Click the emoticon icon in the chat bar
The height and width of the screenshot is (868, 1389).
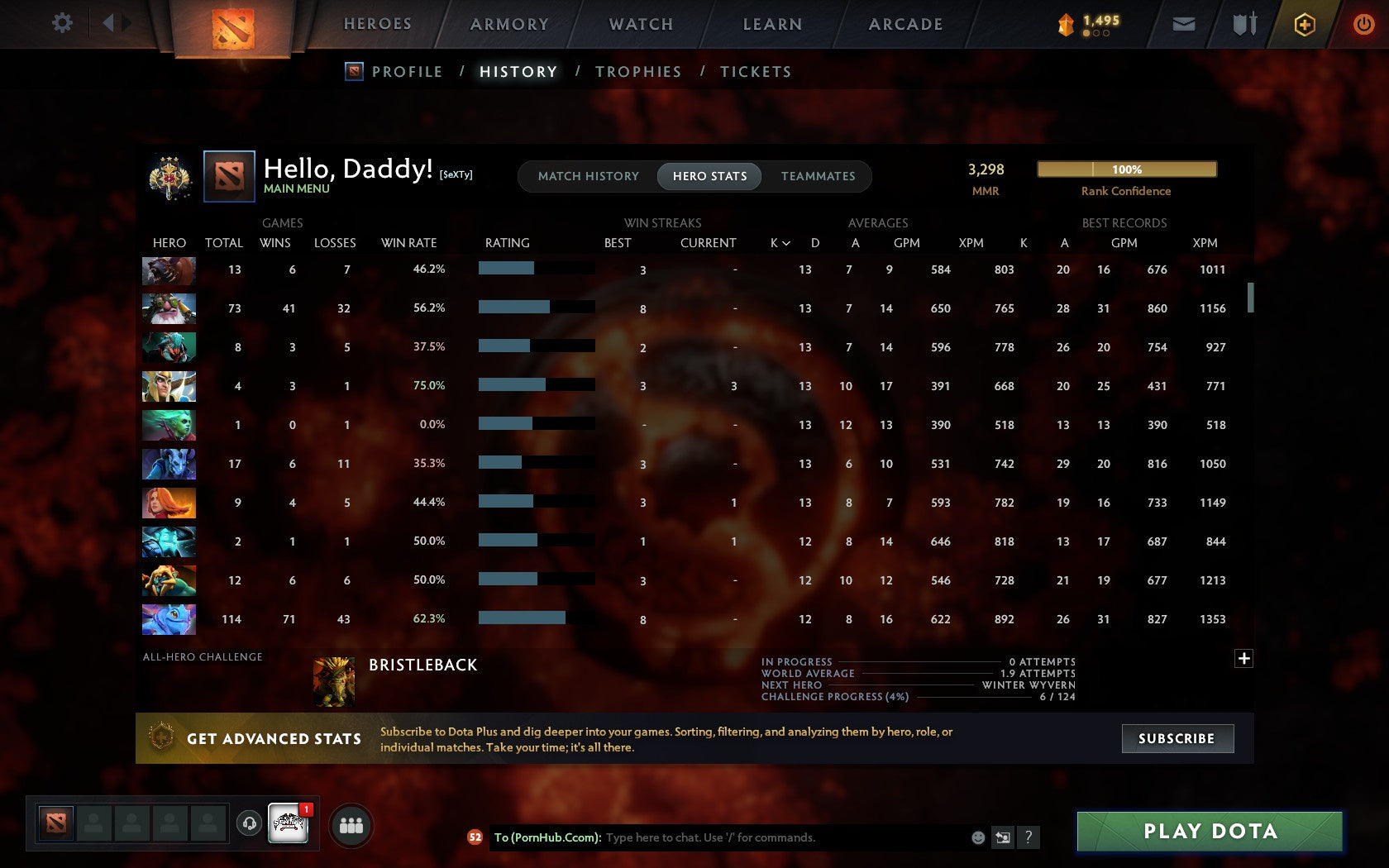[980, 837]
